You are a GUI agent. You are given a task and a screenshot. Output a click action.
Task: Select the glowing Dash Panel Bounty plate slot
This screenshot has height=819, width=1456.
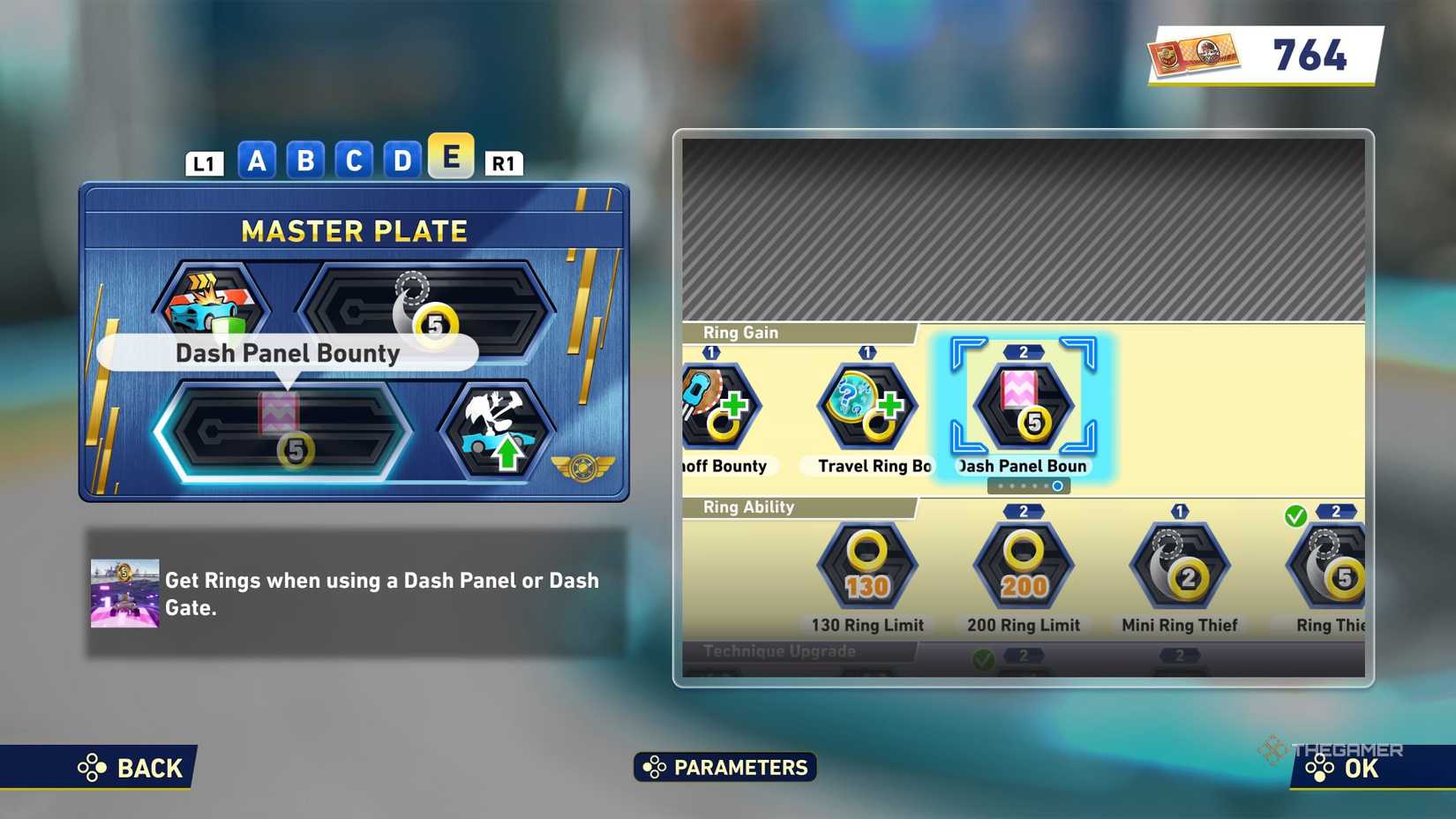pyautogui.click(x=284, y=432)
